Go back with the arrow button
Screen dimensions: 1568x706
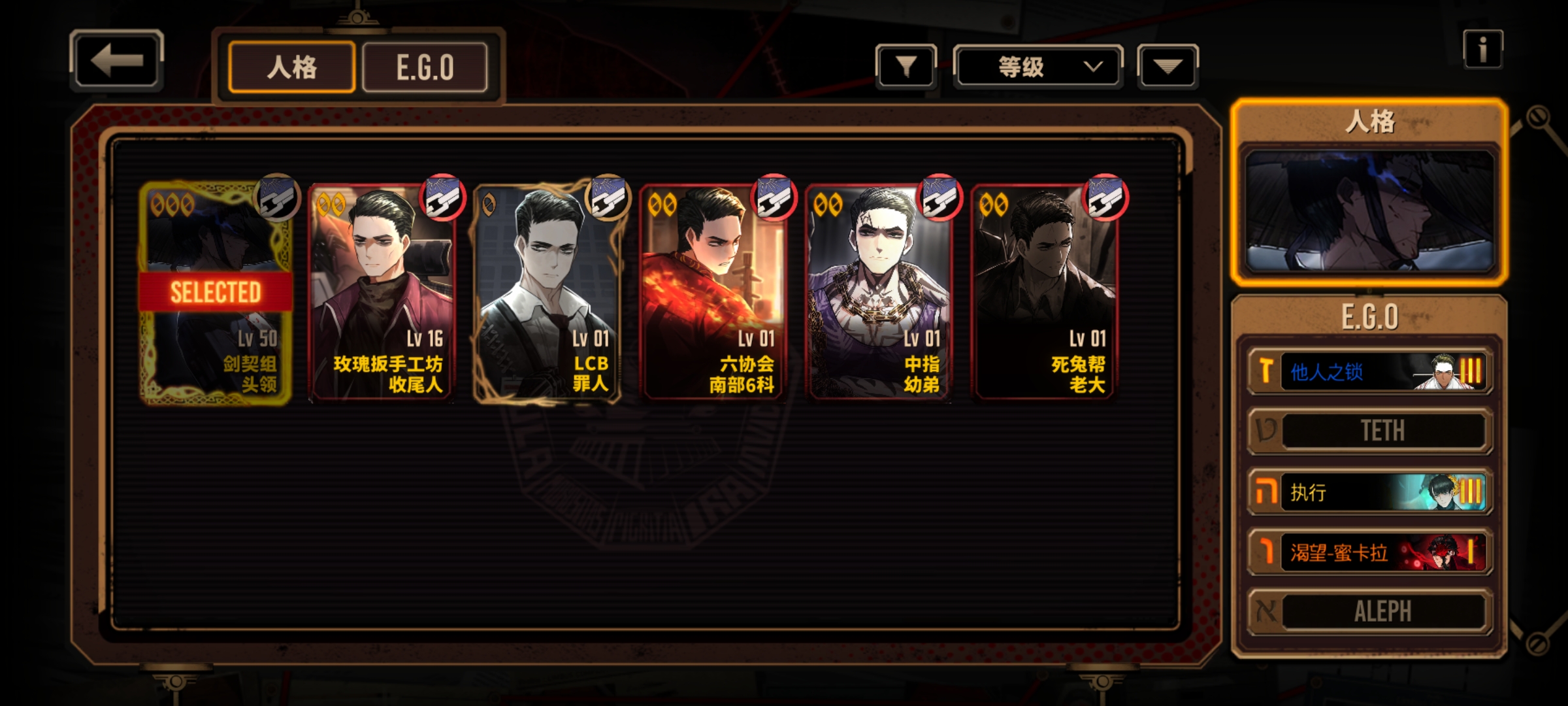(116, 61)
